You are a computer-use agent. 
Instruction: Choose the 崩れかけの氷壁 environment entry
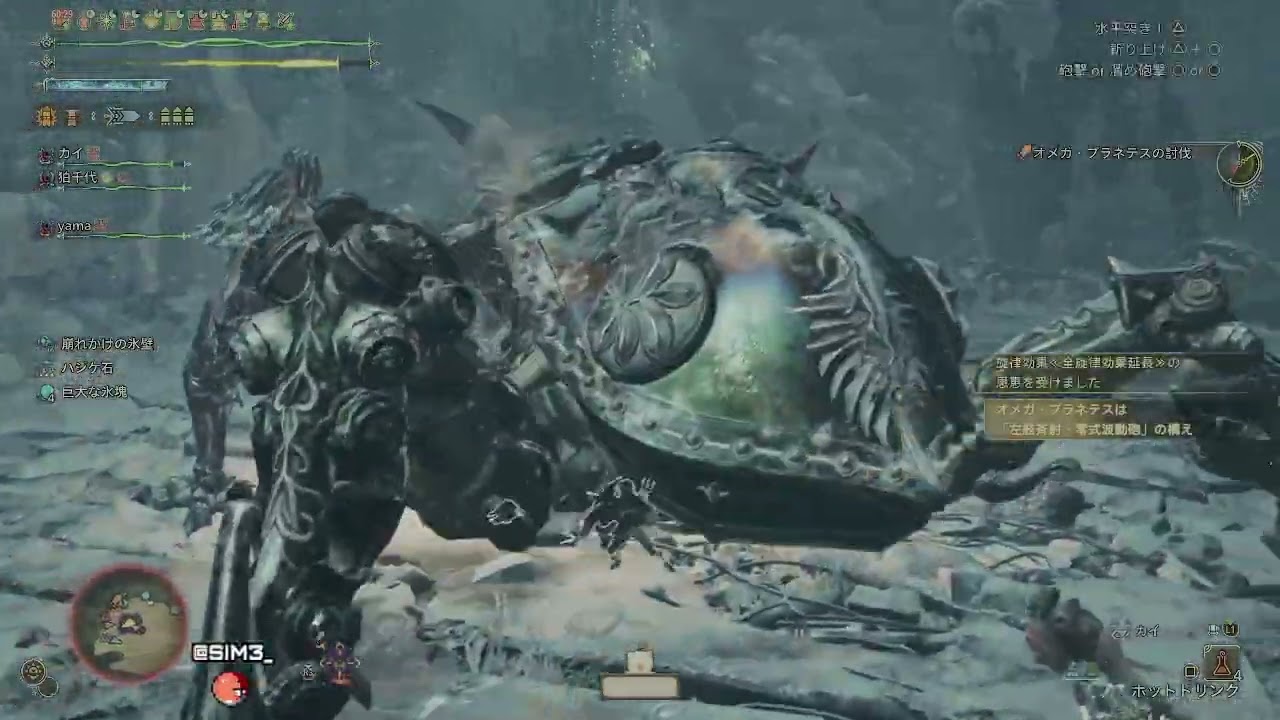[x=108, y=343]
